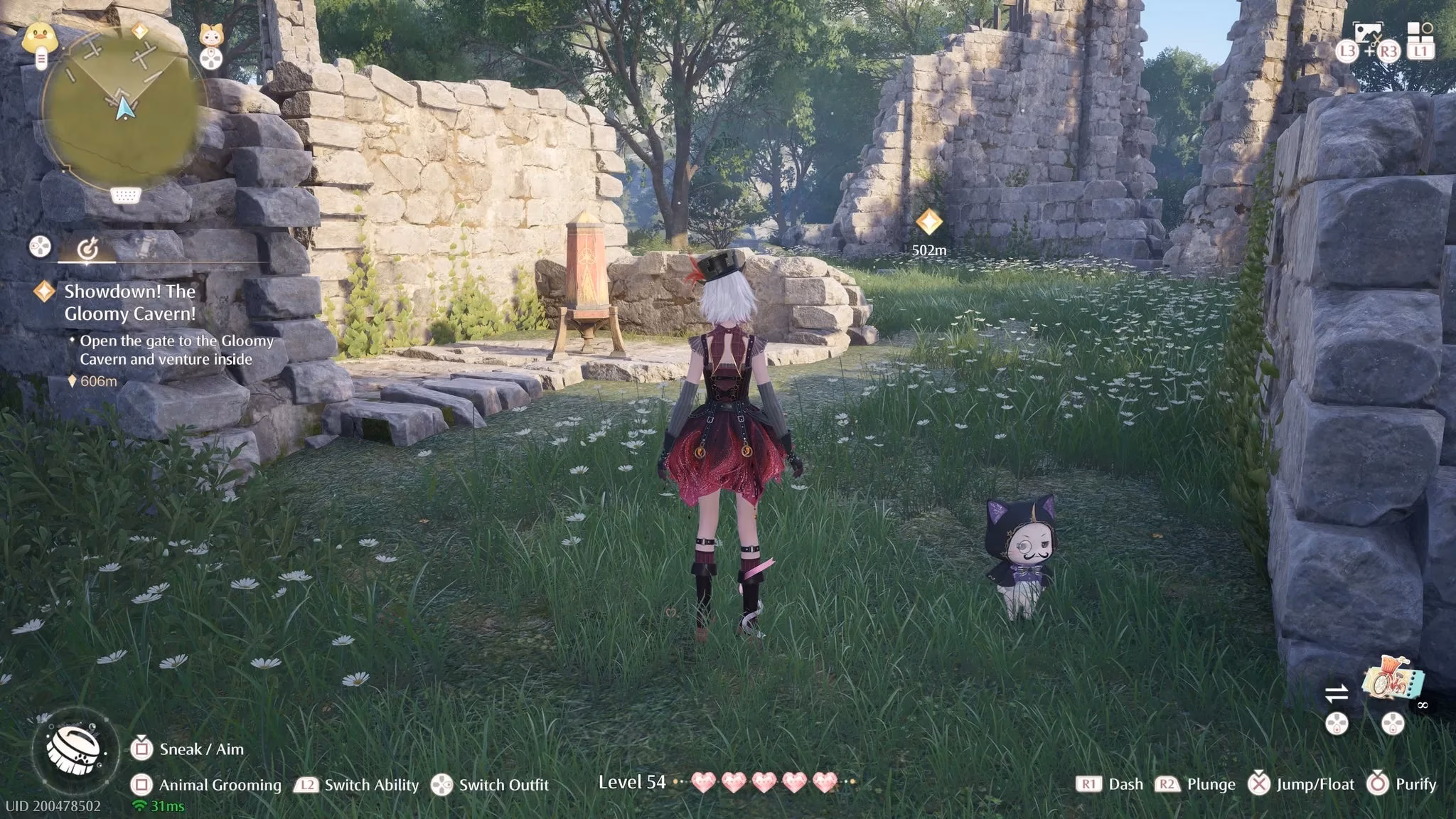Click the swap arrows icon
Viewport: 1456px width, 819px height.
click(1337, 692)
